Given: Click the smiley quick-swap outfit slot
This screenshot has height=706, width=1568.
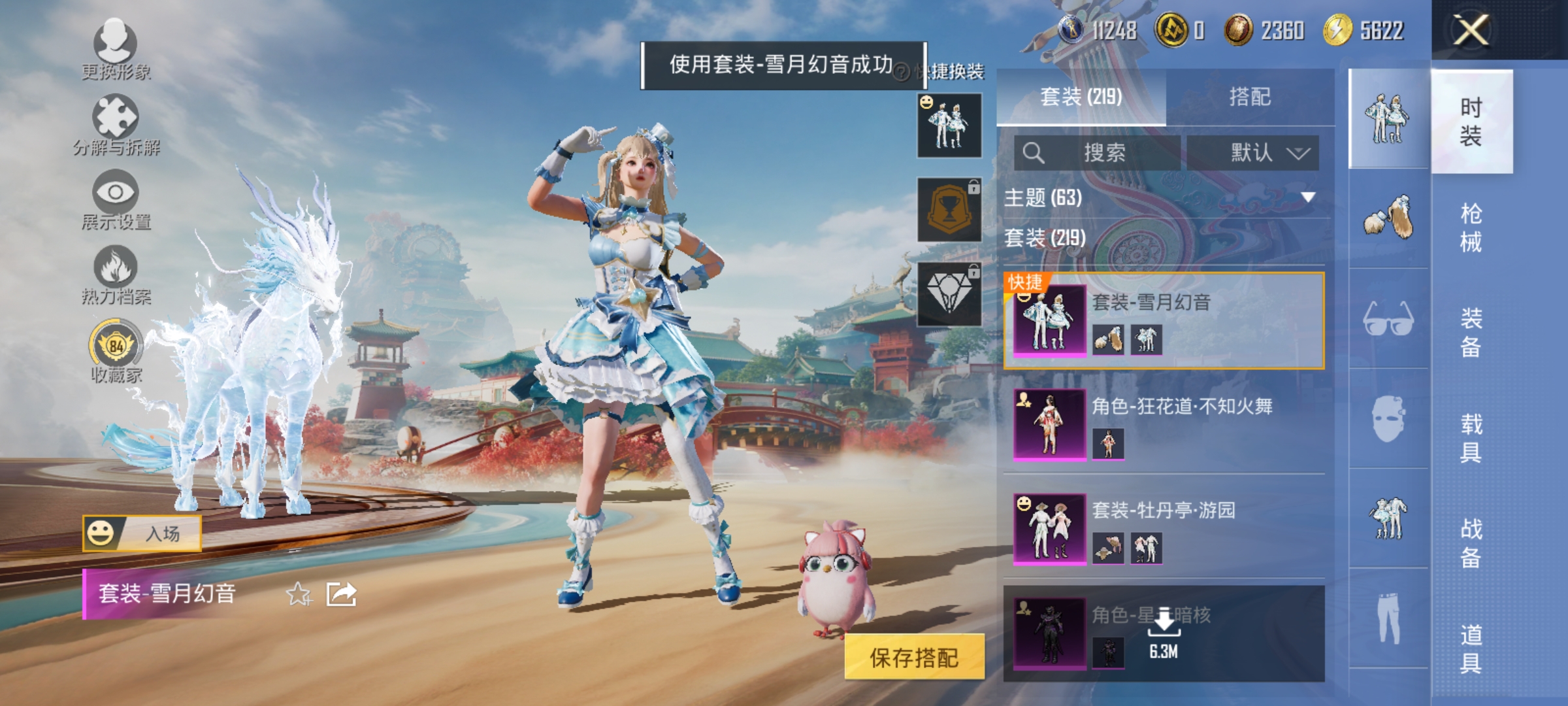Looking at the screenshot, I should click(951, 124).
